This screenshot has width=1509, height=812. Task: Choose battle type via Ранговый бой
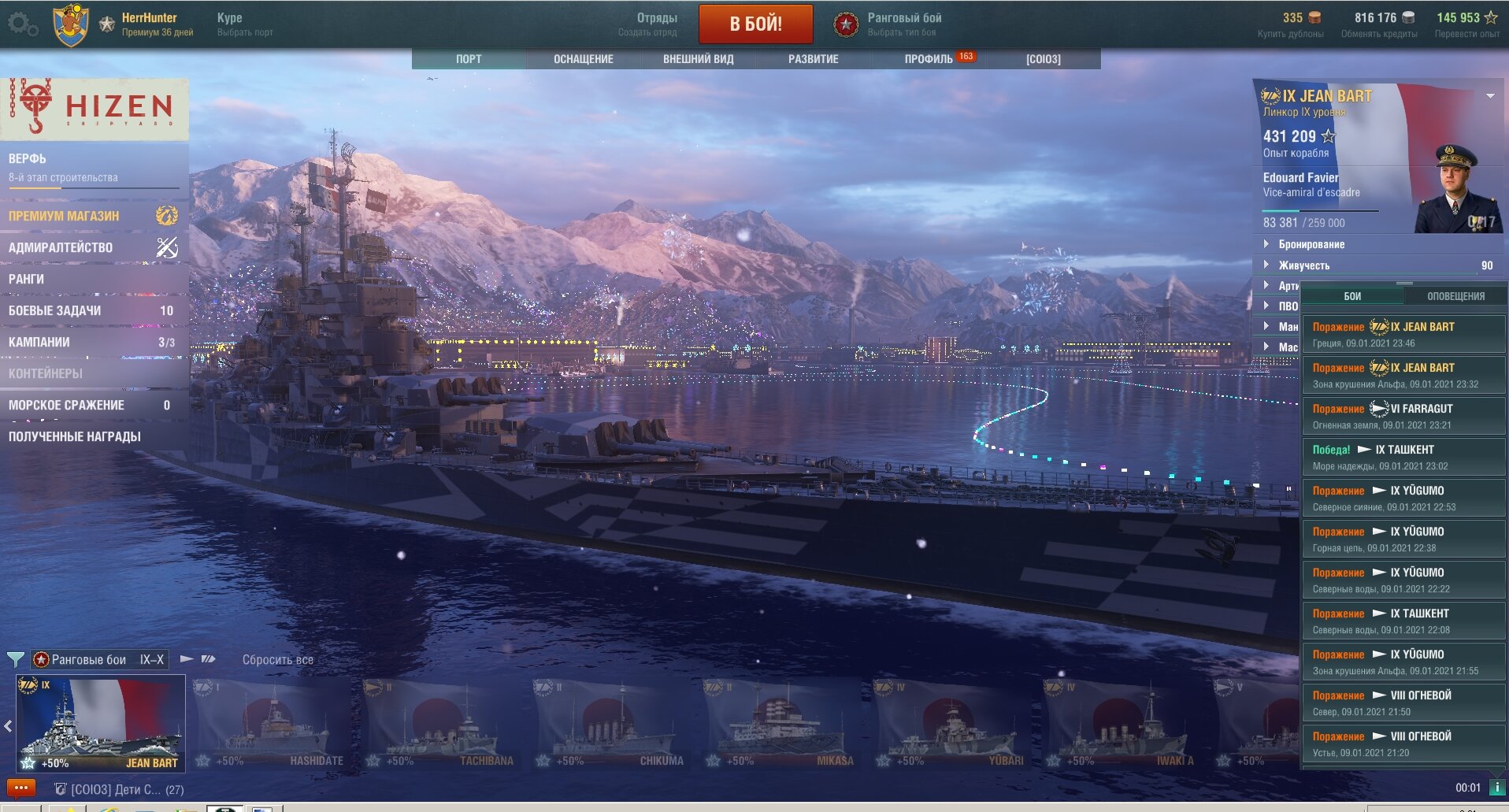click(903, 24)
